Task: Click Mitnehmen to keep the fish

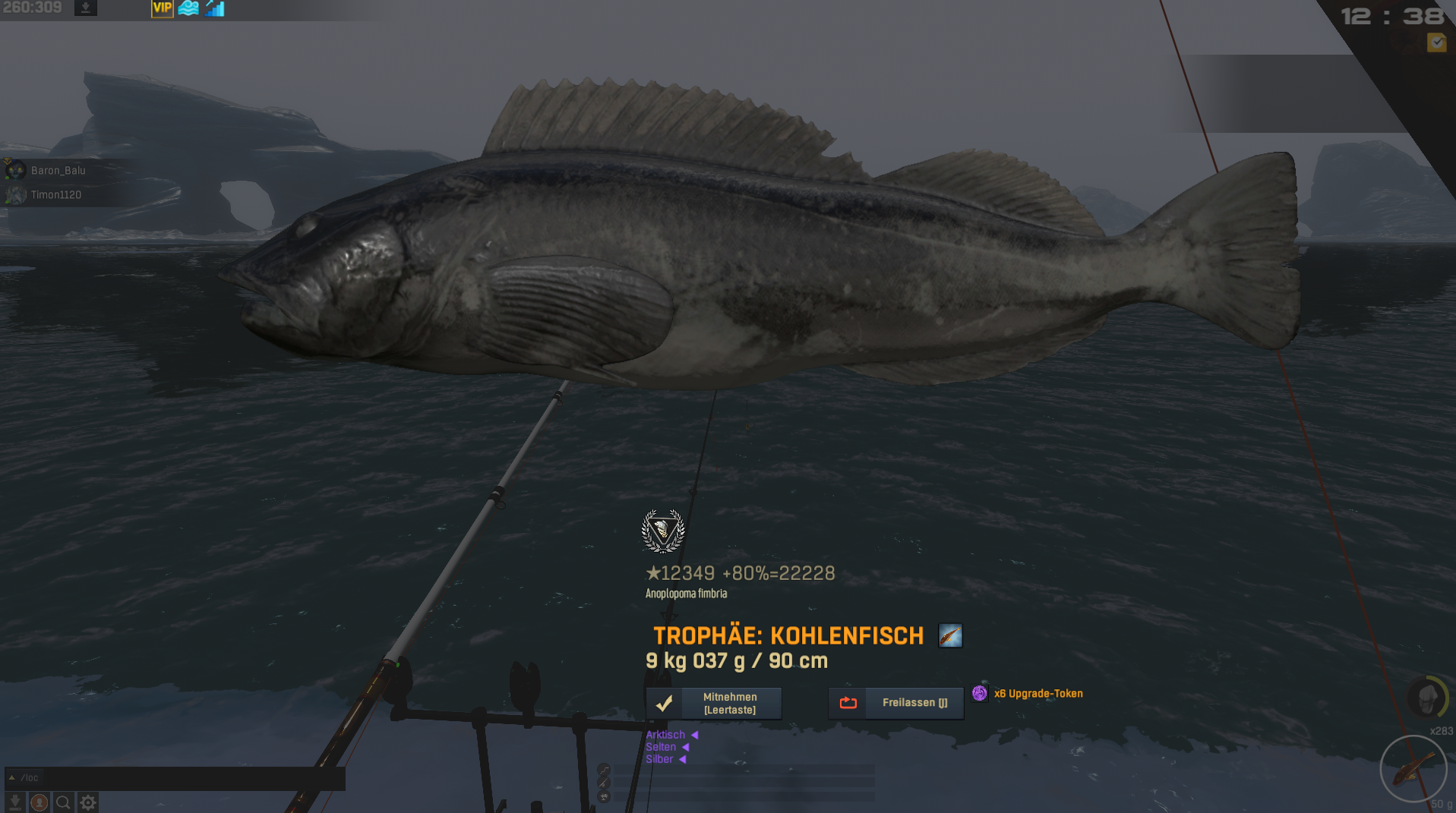Action: coord(714,703)
